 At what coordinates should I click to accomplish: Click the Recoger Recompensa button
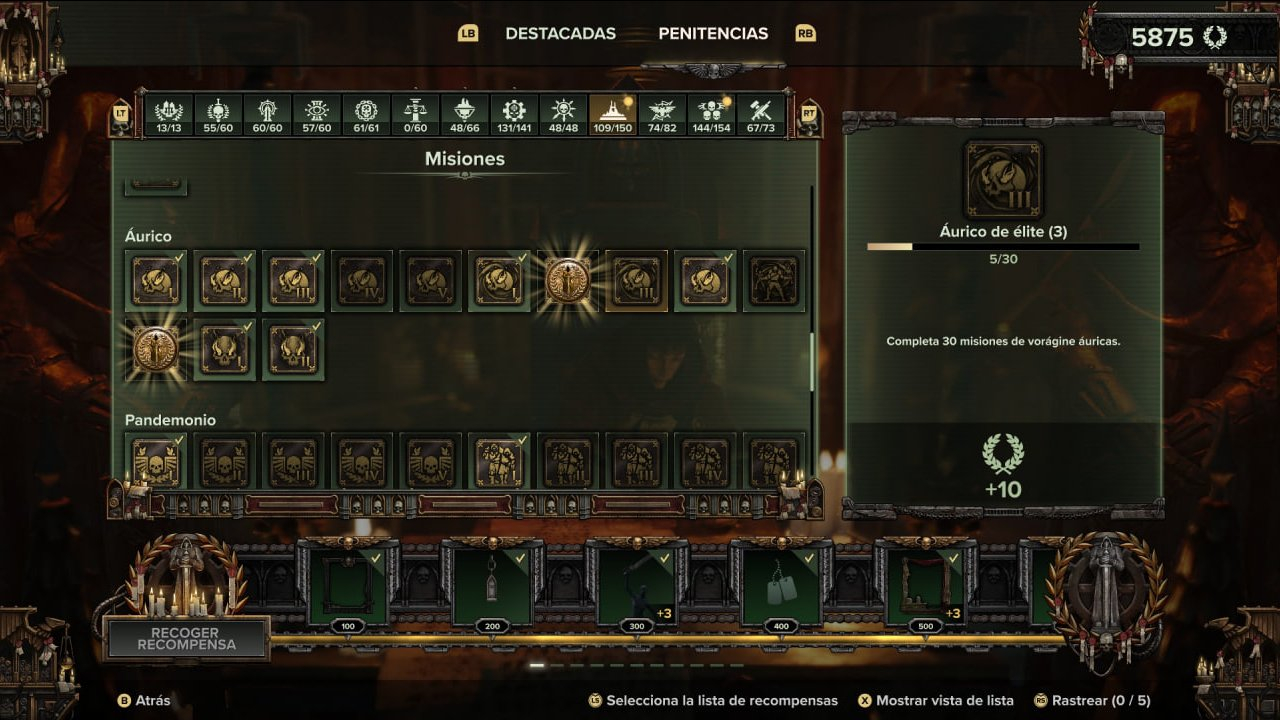pos(186,639)
